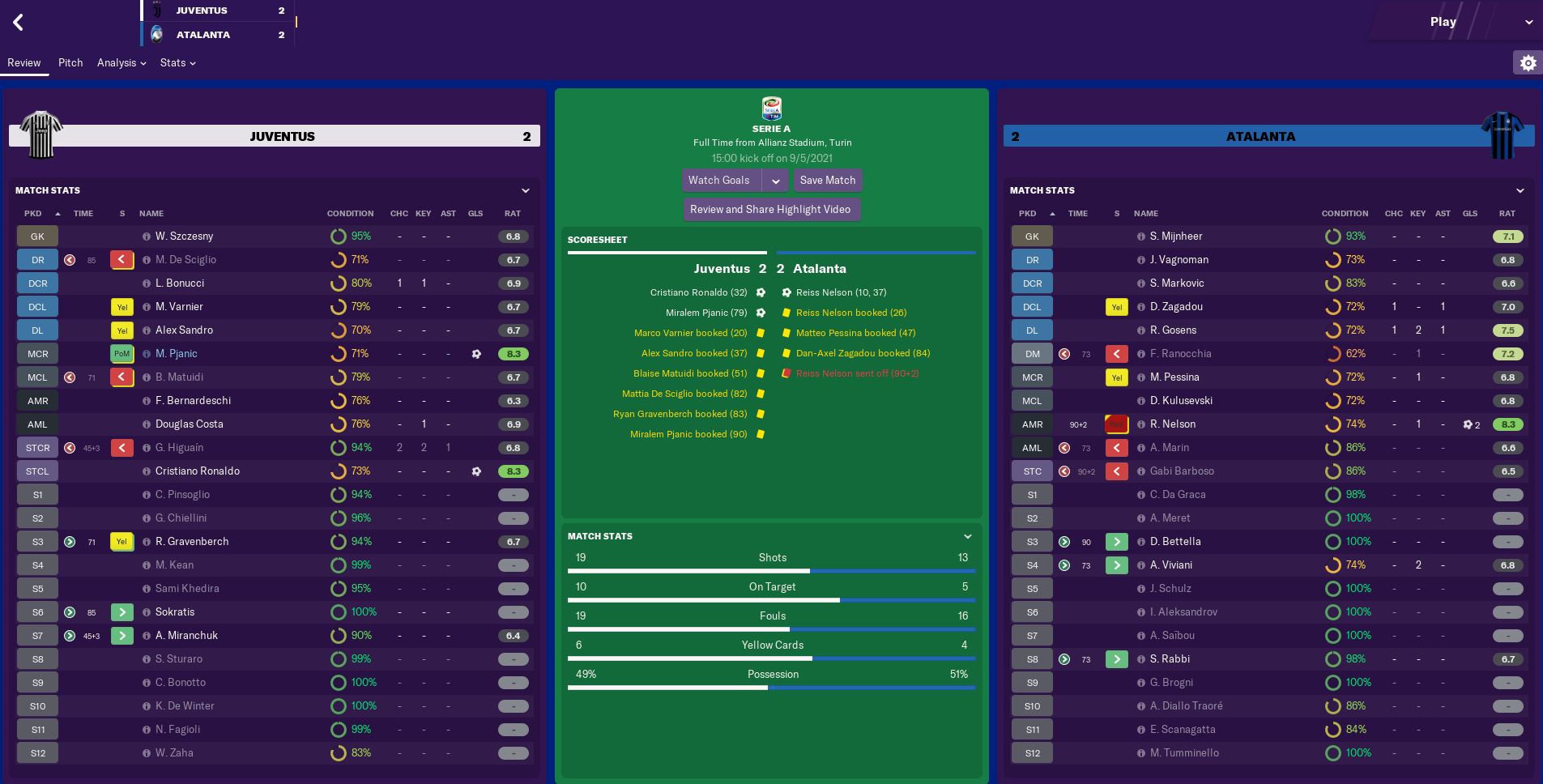Click the goal ball icon beside Cristiano Ronaldo

click(x=475, y=471)
